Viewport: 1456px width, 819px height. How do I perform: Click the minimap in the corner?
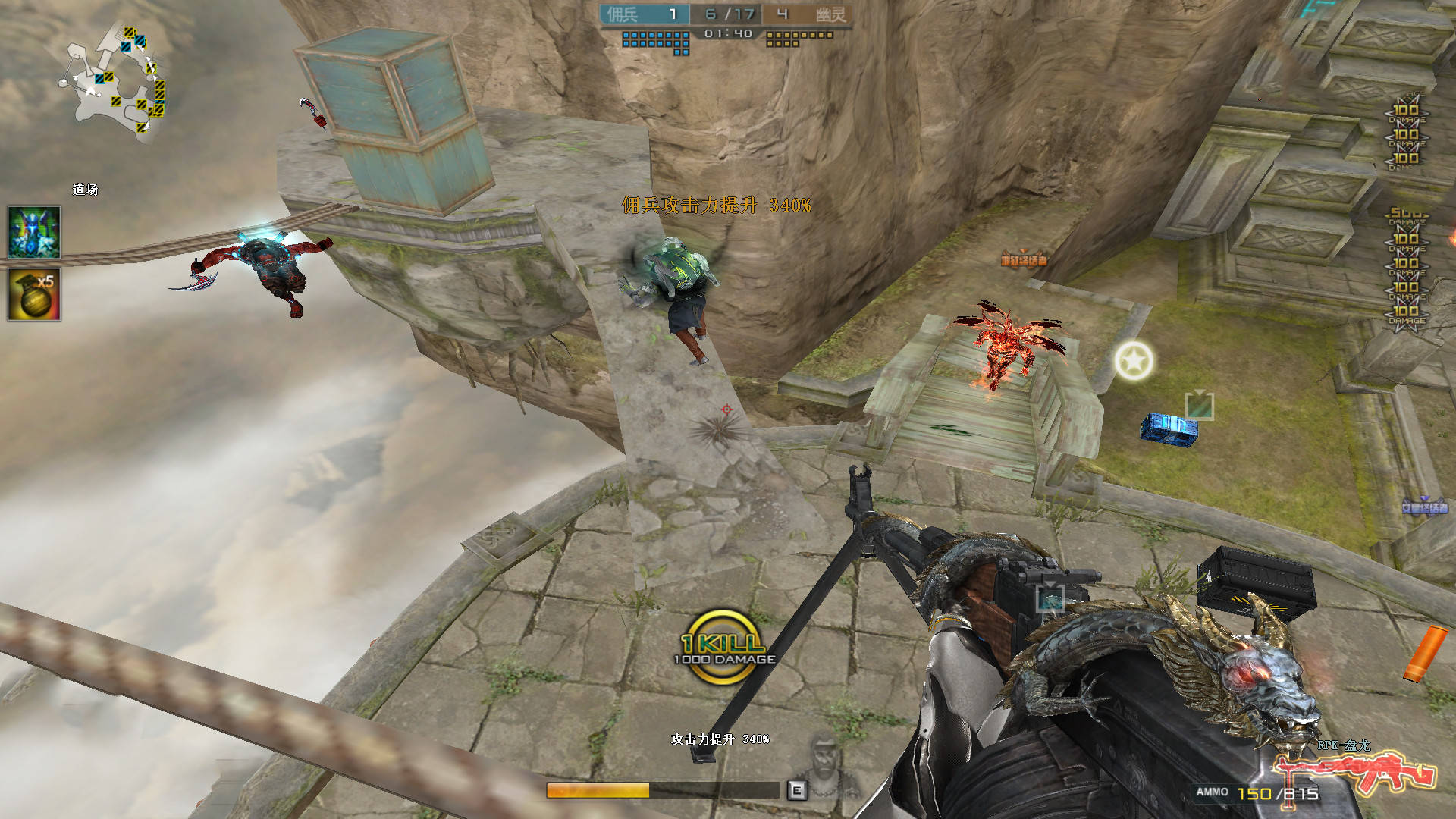coord(115,83)
